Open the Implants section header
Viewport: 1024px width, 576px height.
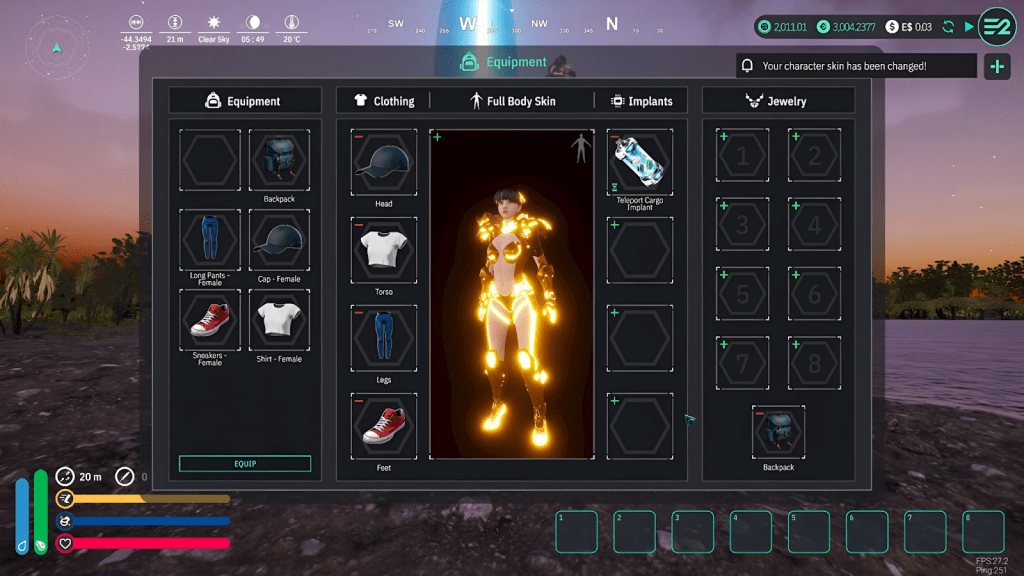click(641, 101)
